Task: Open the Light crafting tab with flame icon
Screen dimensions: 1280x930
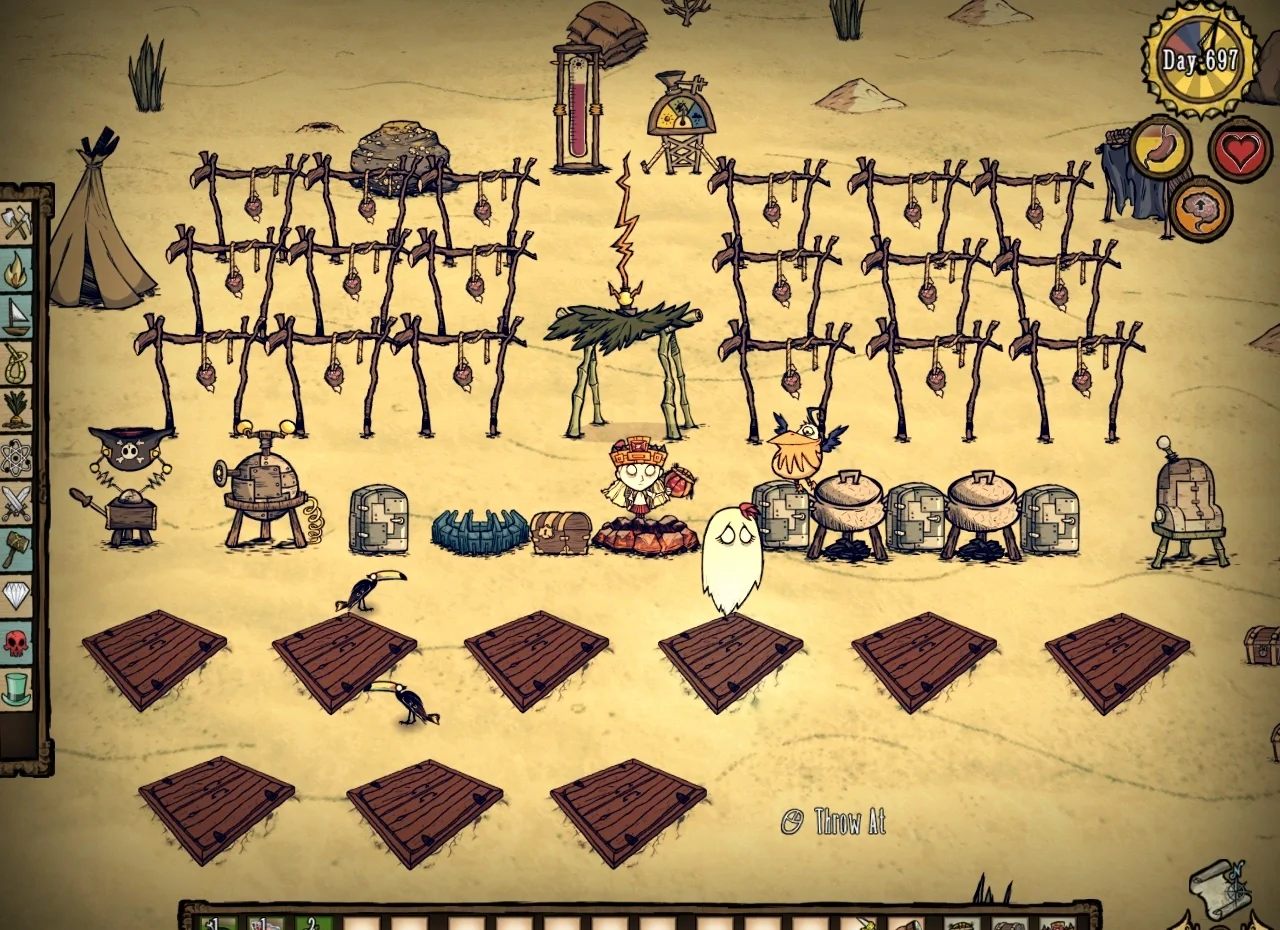Action: (17, 270)
